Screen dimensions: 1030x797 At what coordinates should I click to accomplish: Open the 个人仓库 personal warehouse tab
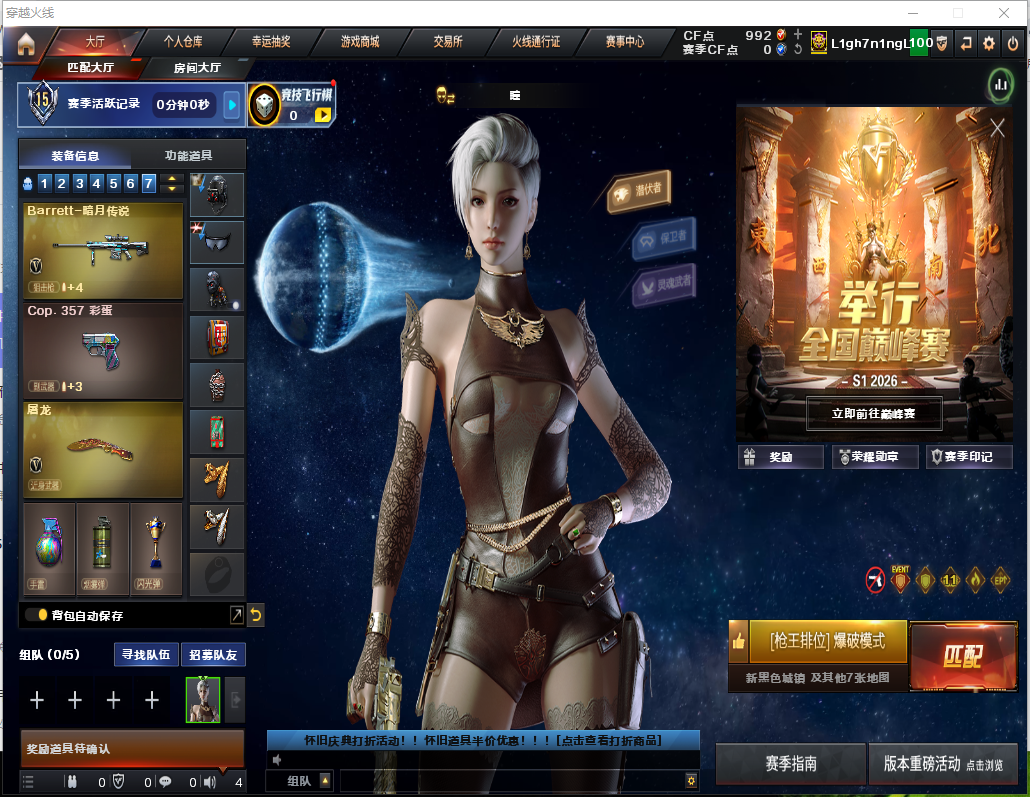pos(183,42)
